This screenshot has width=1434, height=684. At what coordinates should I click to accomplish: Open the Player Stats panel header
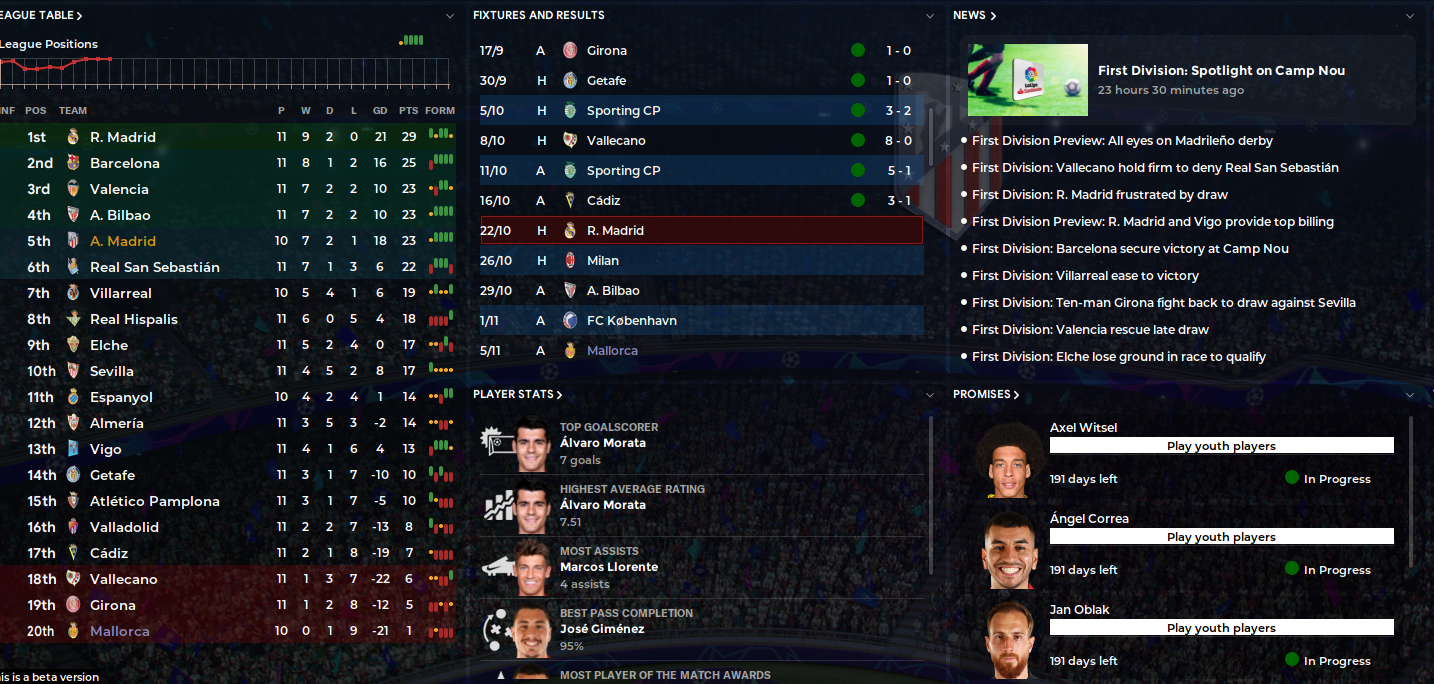[517, 394]
